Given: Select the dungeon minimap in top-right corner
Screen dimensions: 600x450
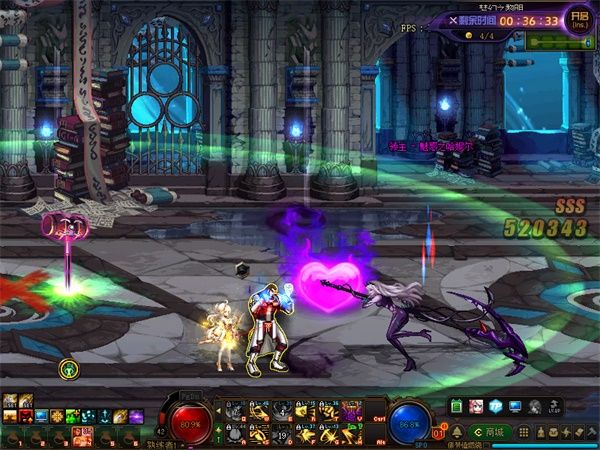Looking at the screenshot, I should point(558,42).
